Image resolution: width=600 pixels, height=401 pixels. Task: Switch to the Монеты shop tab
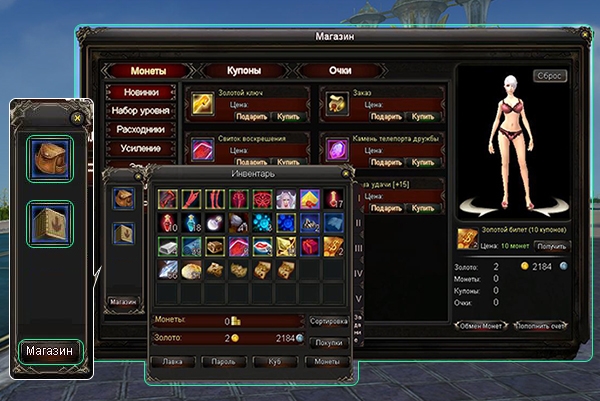148,71
